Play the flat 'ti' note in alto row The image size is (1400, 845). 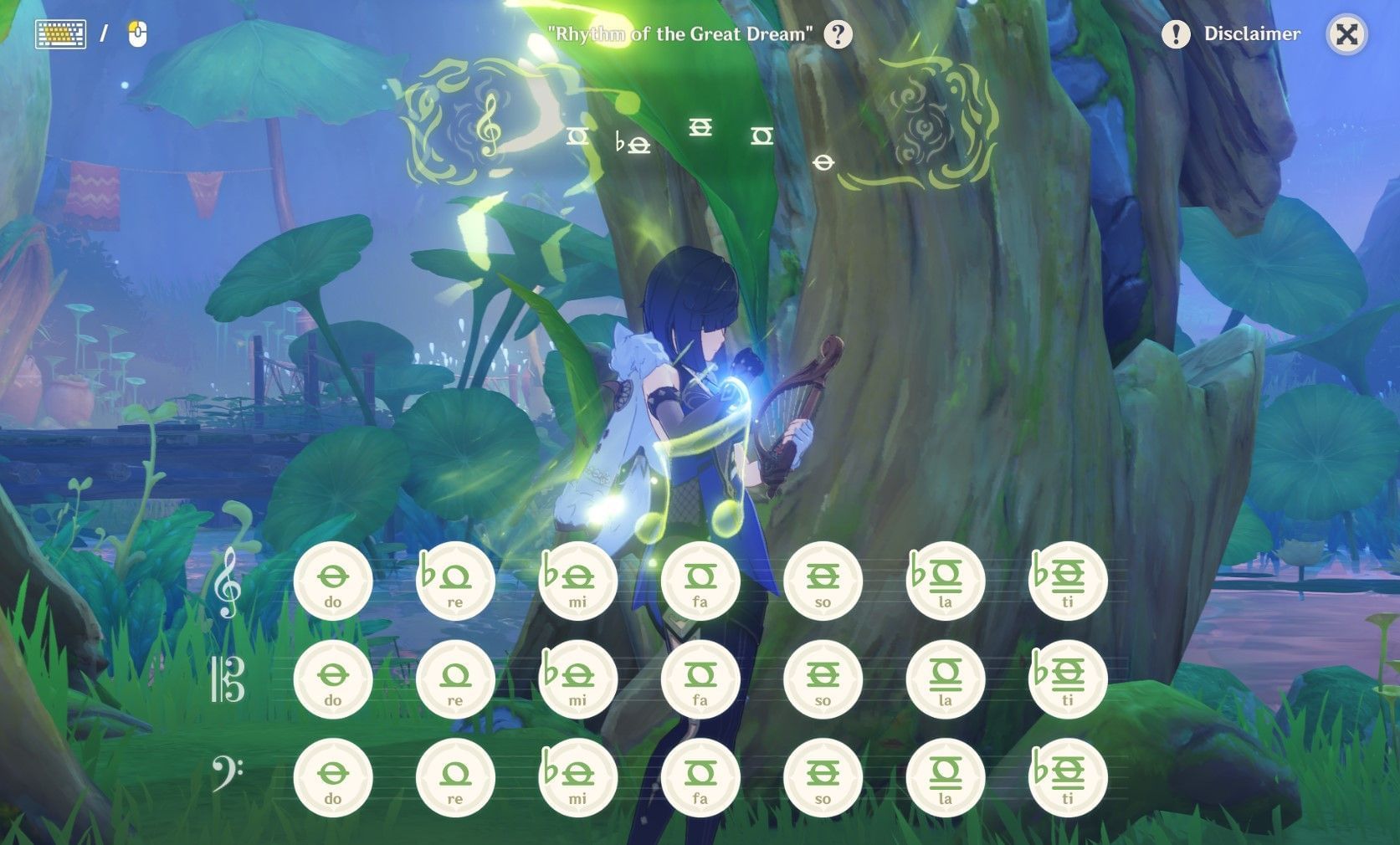1067,679
